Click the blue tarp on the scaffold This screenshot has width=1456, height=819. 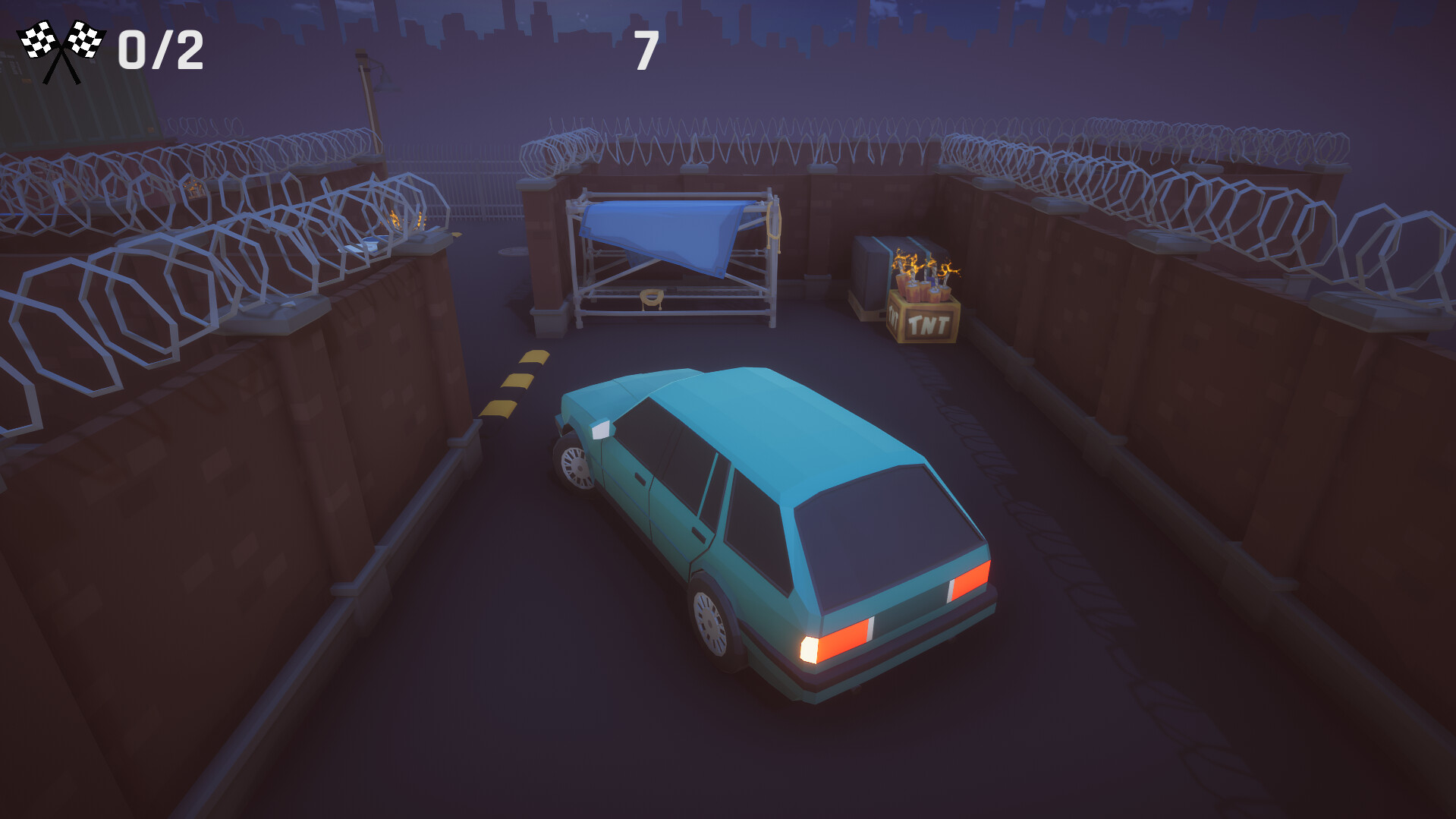coord(664,235)
